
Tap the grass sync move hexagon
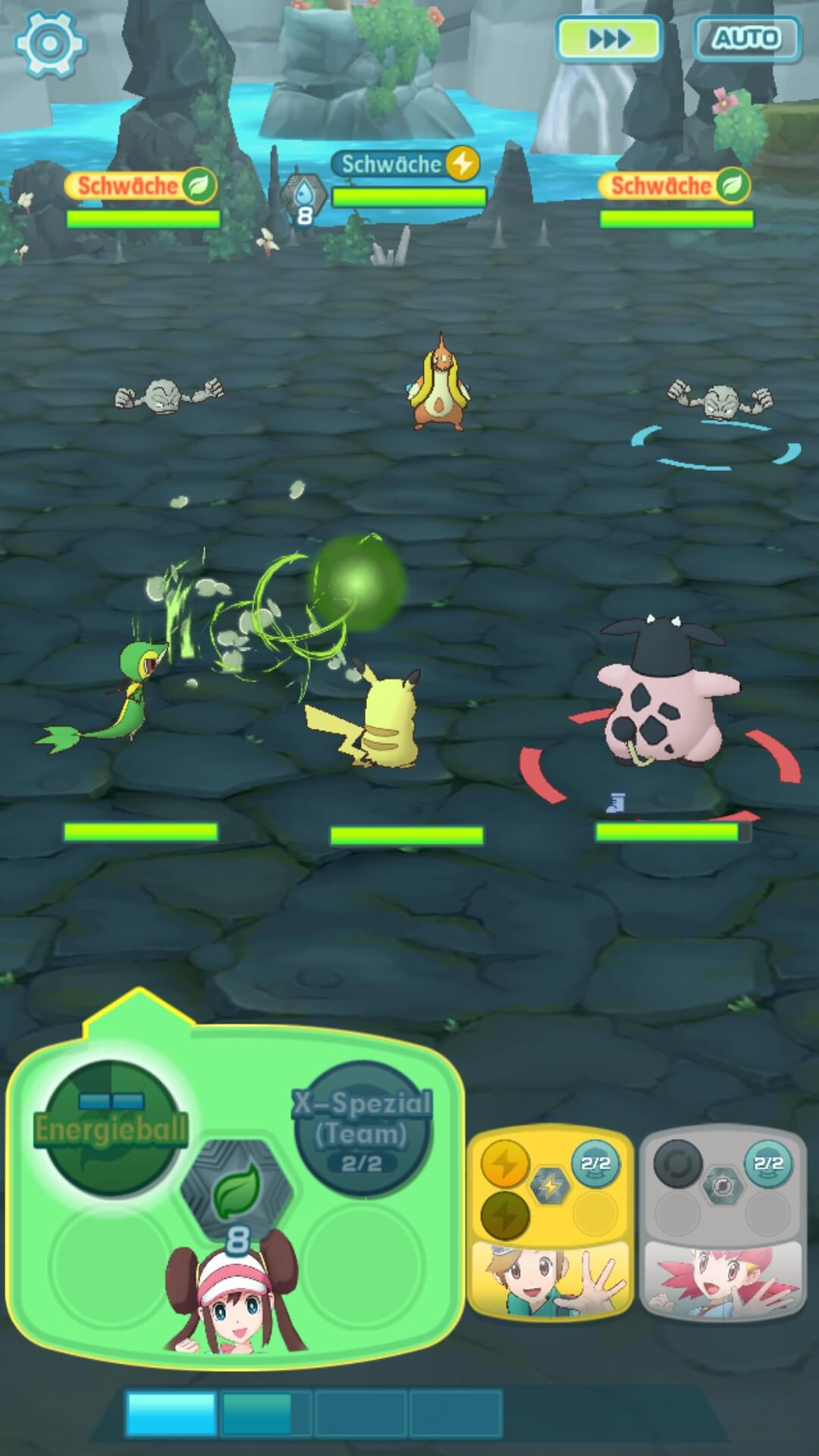click(x=237, y=1190)
